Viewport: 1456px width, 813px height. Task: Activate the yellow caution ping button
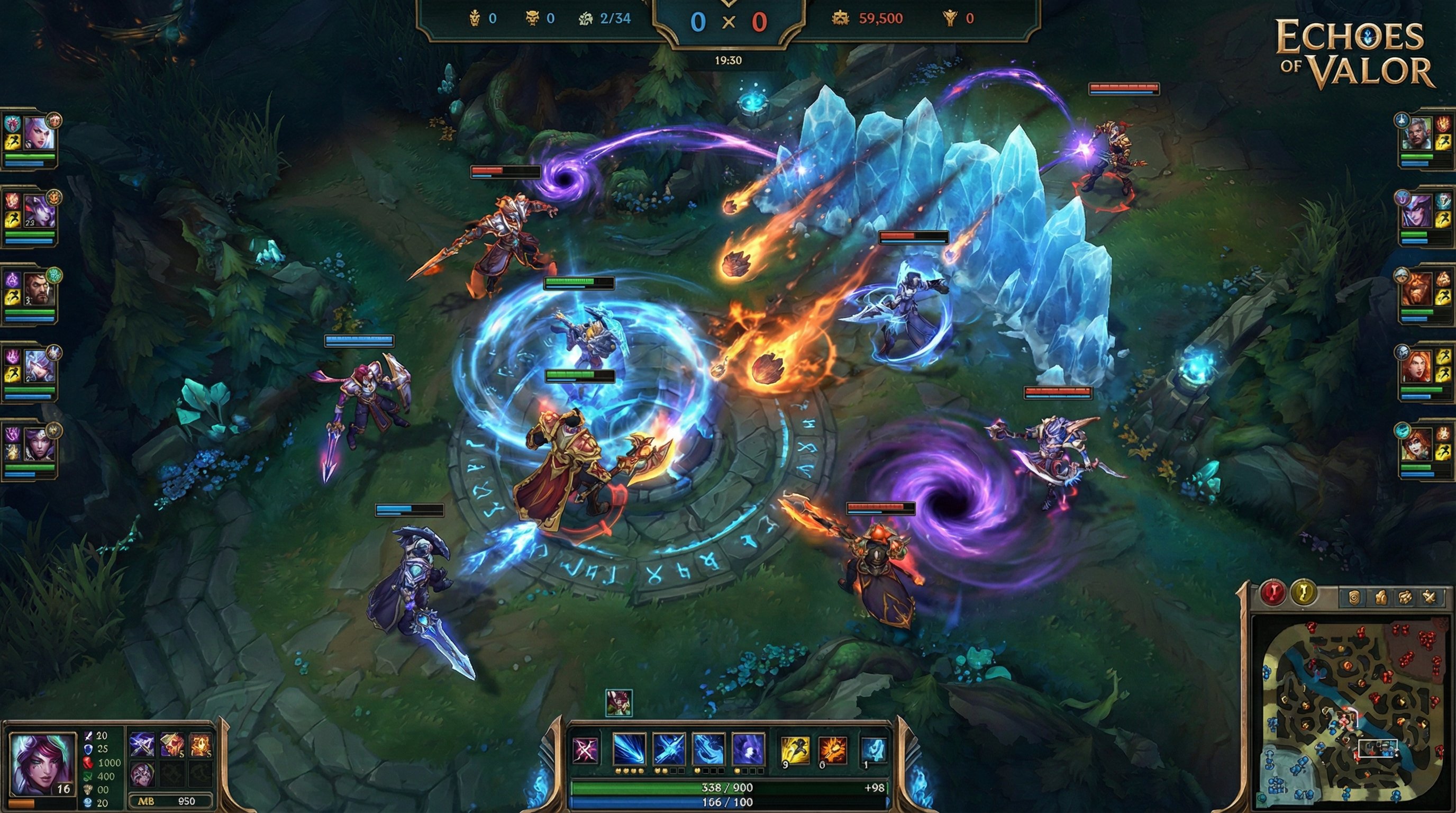(1304, 593)
